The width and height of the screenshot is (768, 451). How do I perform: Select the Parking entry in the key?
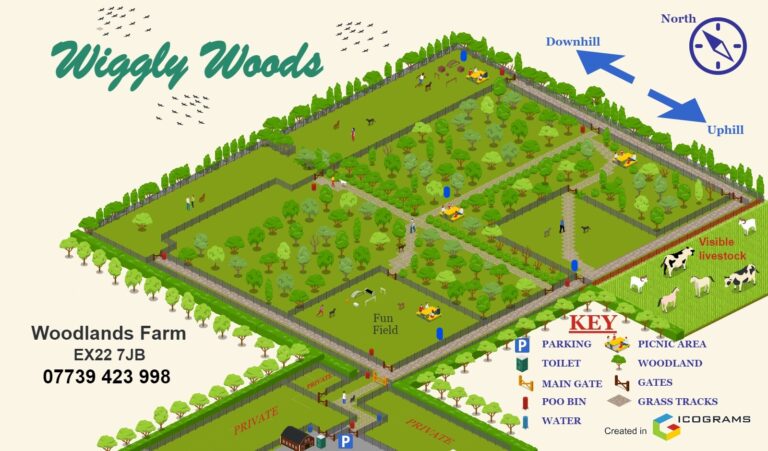(x=566, y=344)
